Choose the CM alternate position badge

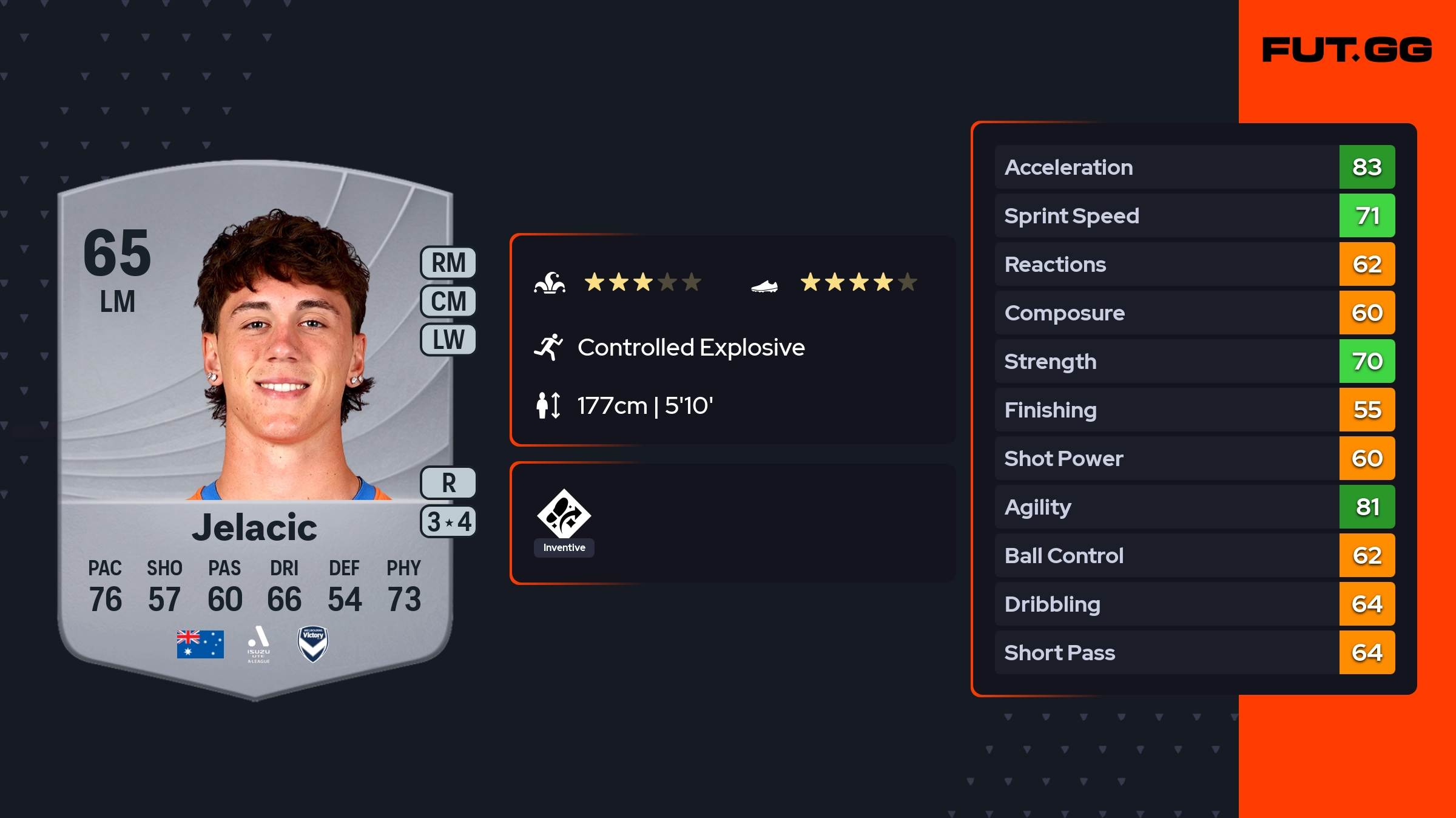[448, 302]
